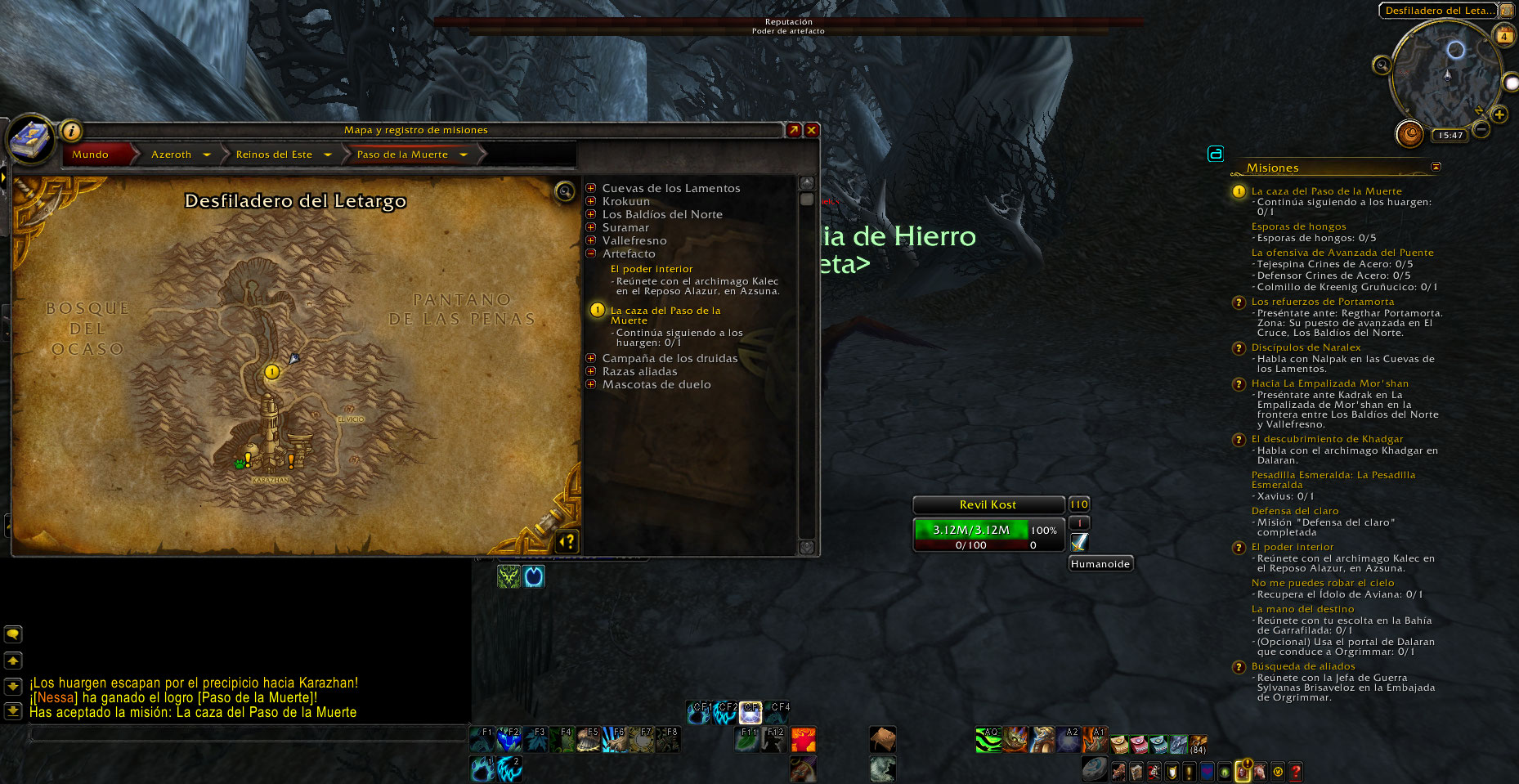Open the map help question mark button
Screen dimensions: 1519x784
(567, 540)
